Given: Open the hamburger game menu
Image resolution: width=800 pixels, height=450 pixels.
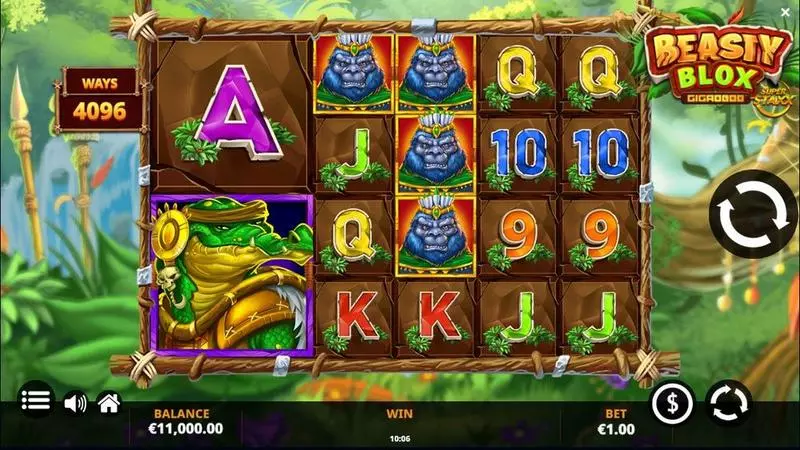Looking at the screenshot, I should point(36,401).
